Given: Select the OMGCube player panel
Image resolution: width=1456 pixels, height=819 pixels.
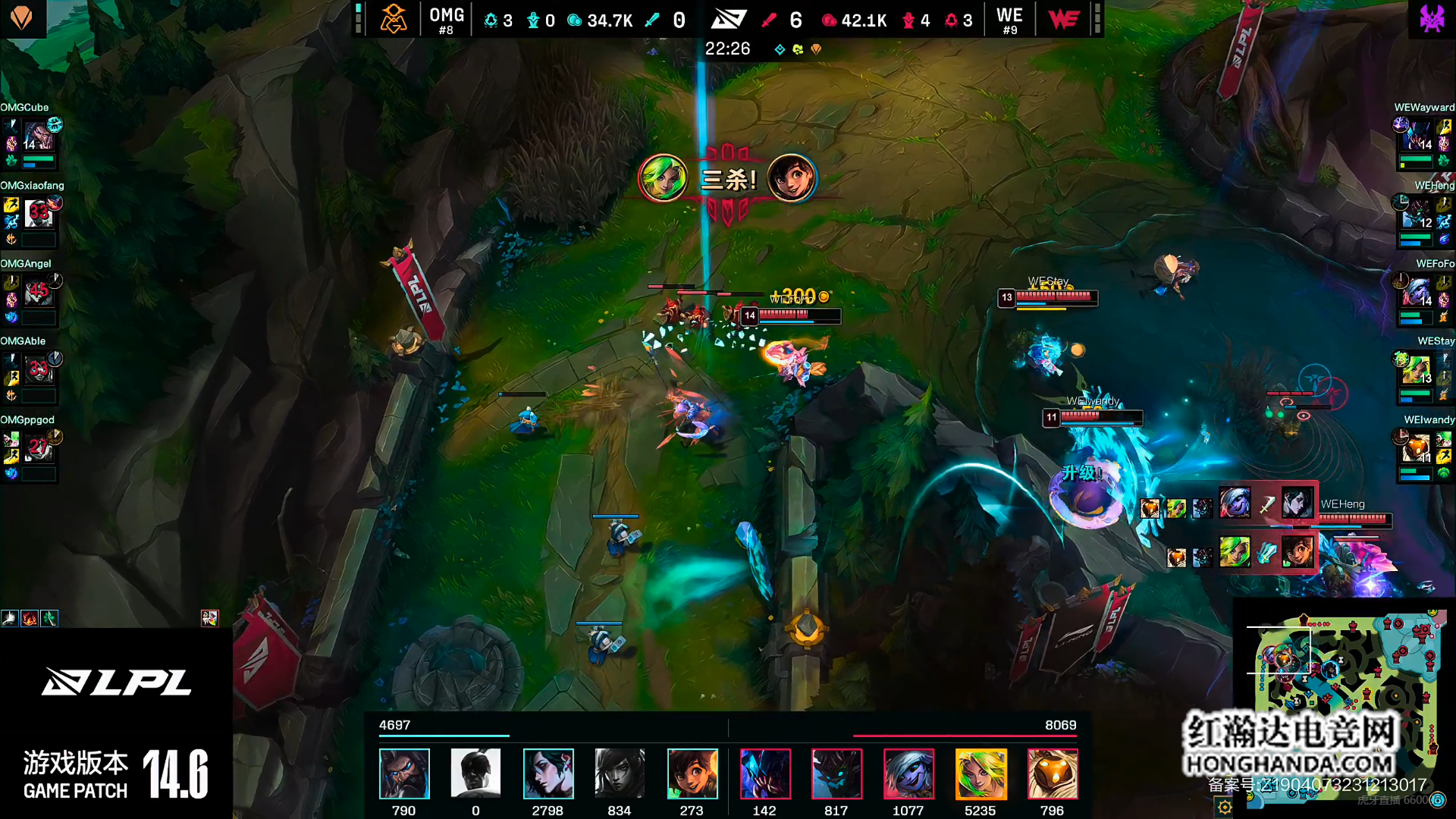Looking at the screenshot, I should point(32,138).
